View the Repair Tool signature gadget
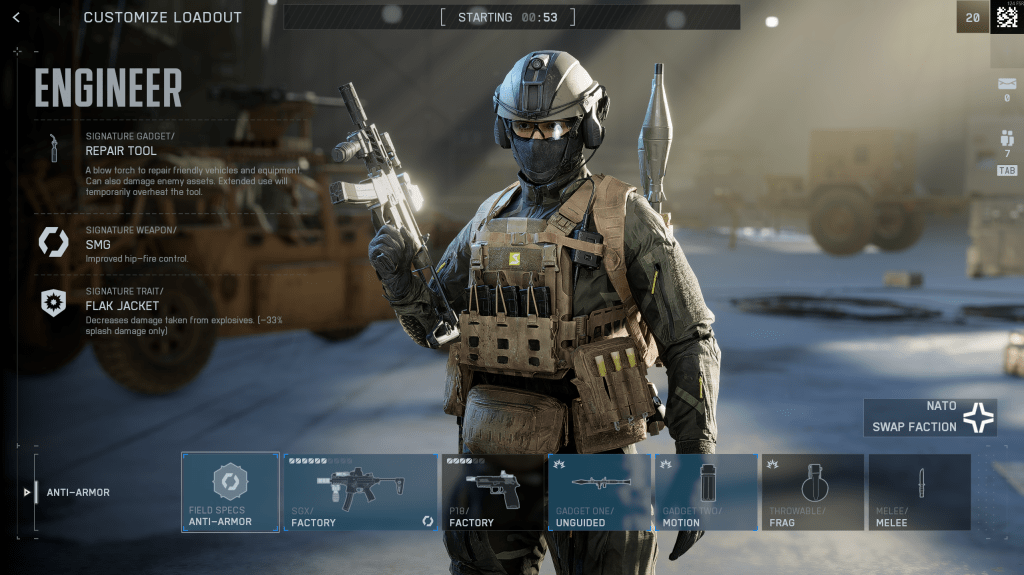Image resolution: width=1024 pixels, height=575 pixels. 120,150
